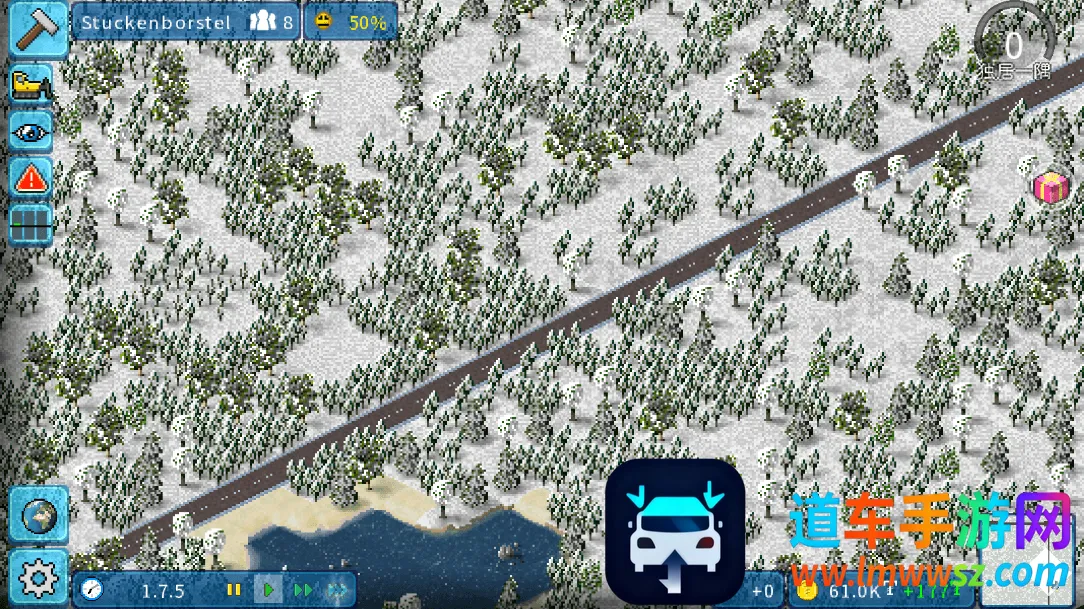Set simulation to normal play speed
The width and height of the screenshot is (1084, 609).
(x=268, y=590)
